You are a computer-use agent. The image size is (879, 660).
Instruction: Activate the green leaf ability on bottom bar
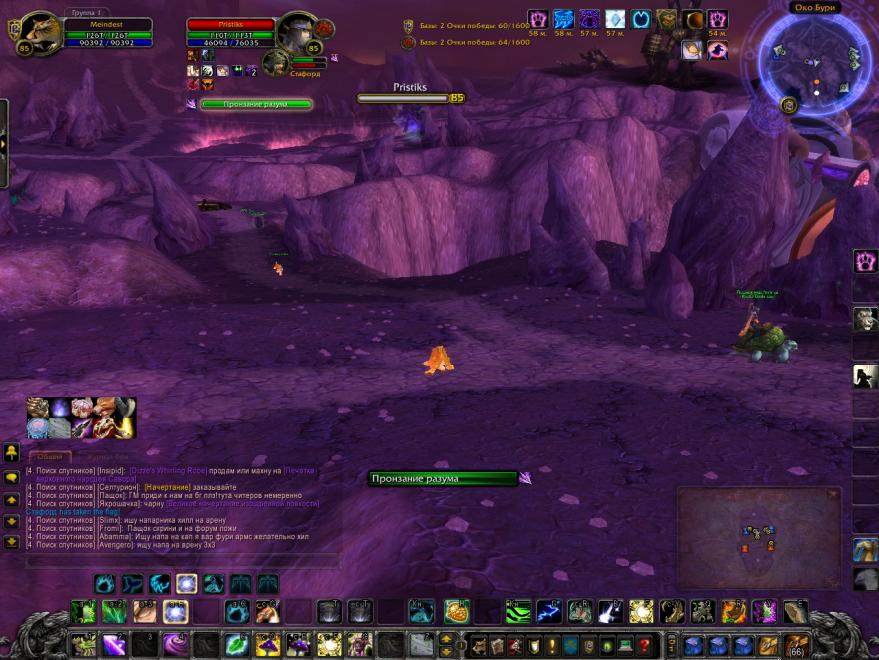236,643
